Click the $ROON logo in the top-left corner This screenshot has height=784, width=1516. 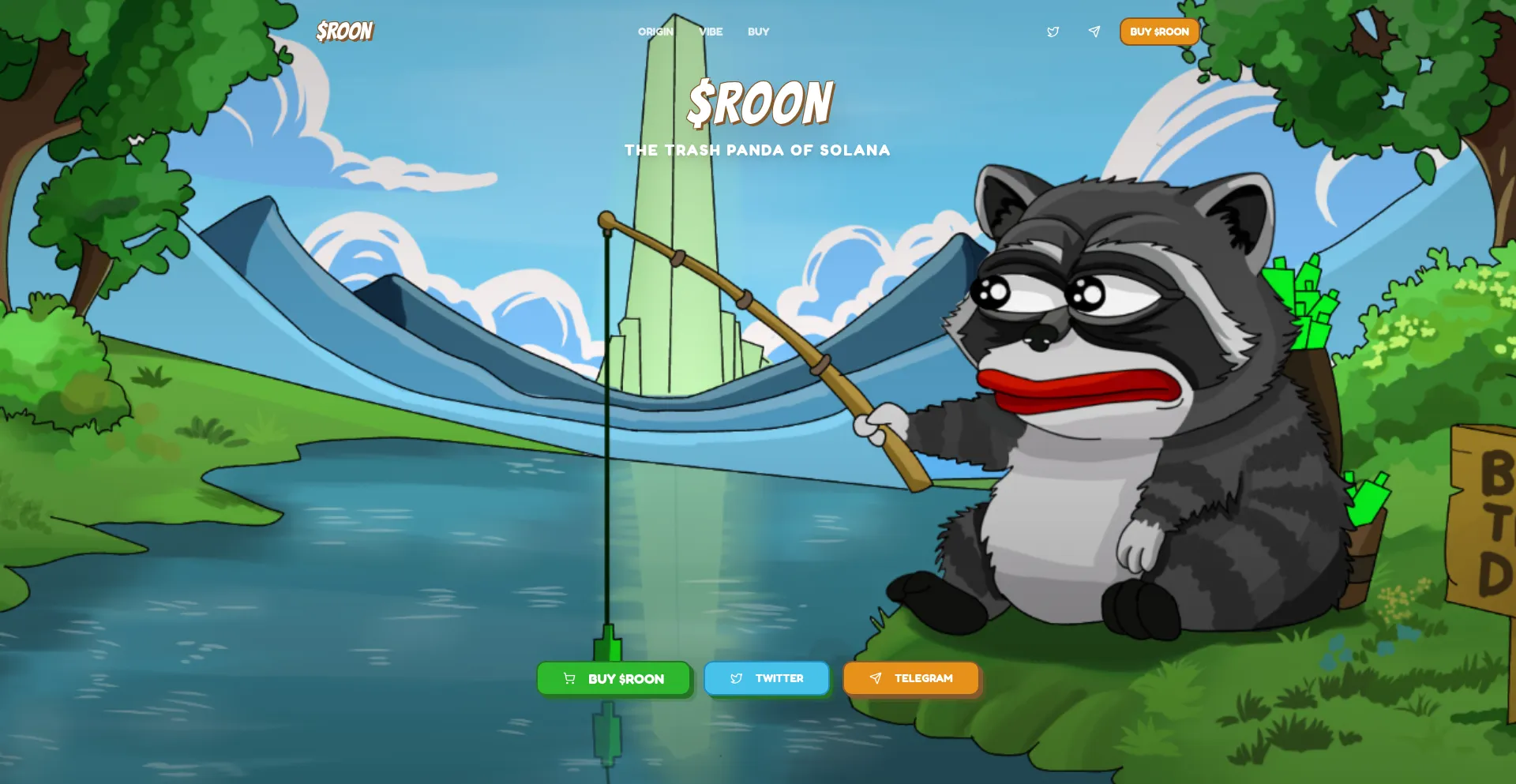point(344,32)
